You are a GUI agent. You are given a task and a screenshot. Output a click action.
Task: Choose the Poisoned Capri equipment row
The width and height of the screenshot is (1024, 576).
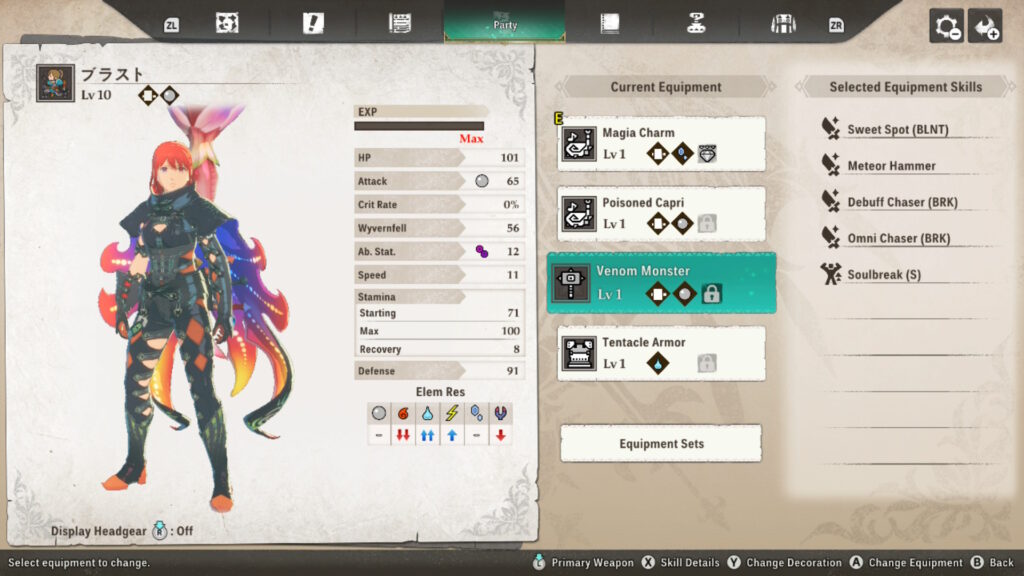tap(661, 213)
